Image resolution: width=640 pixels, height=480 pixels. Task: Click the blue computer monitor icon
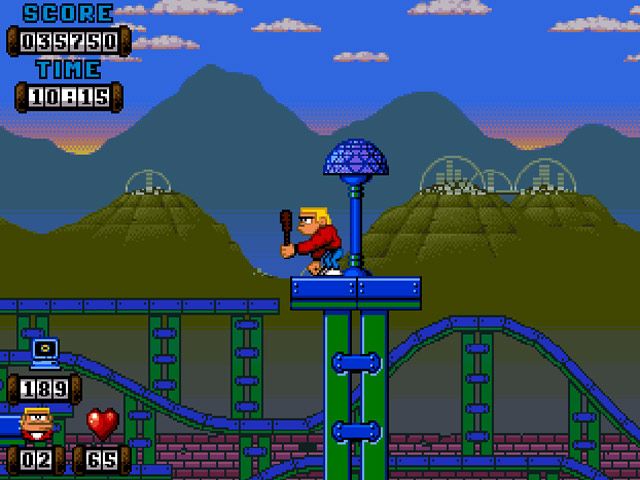[44, 351]
